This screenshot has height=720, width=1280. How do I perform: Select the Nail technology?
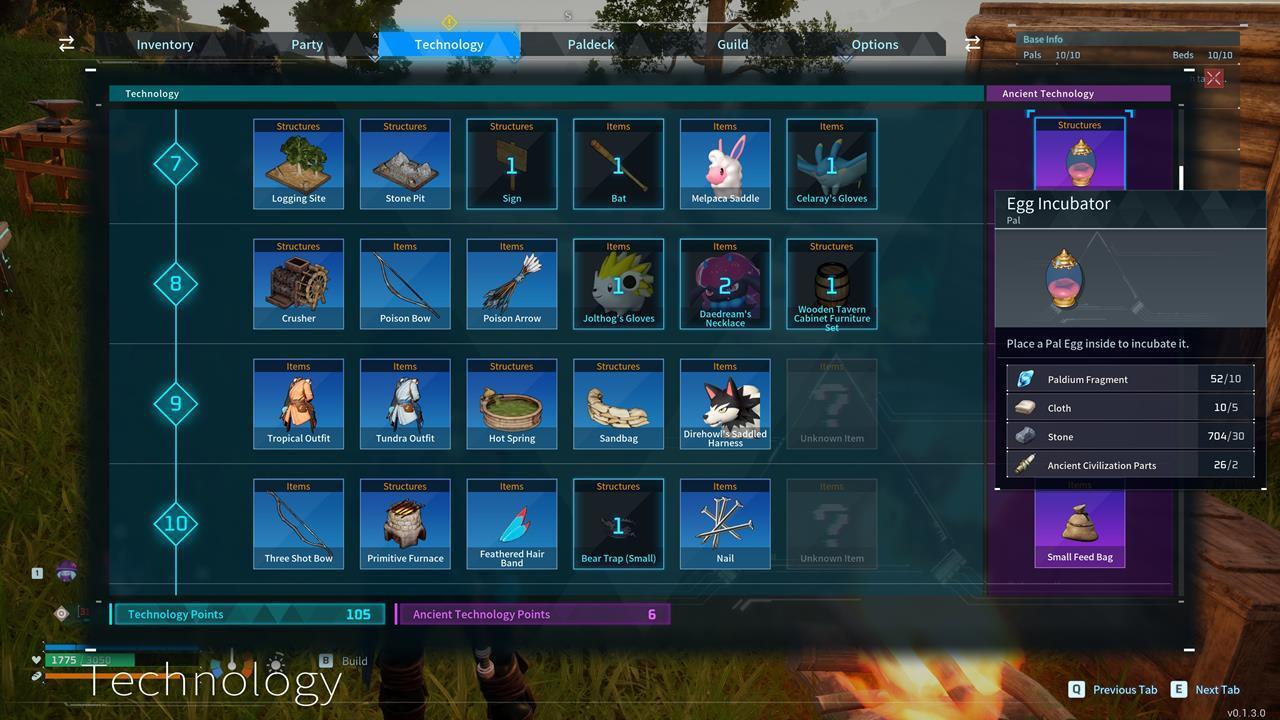[x=724, y=523]
